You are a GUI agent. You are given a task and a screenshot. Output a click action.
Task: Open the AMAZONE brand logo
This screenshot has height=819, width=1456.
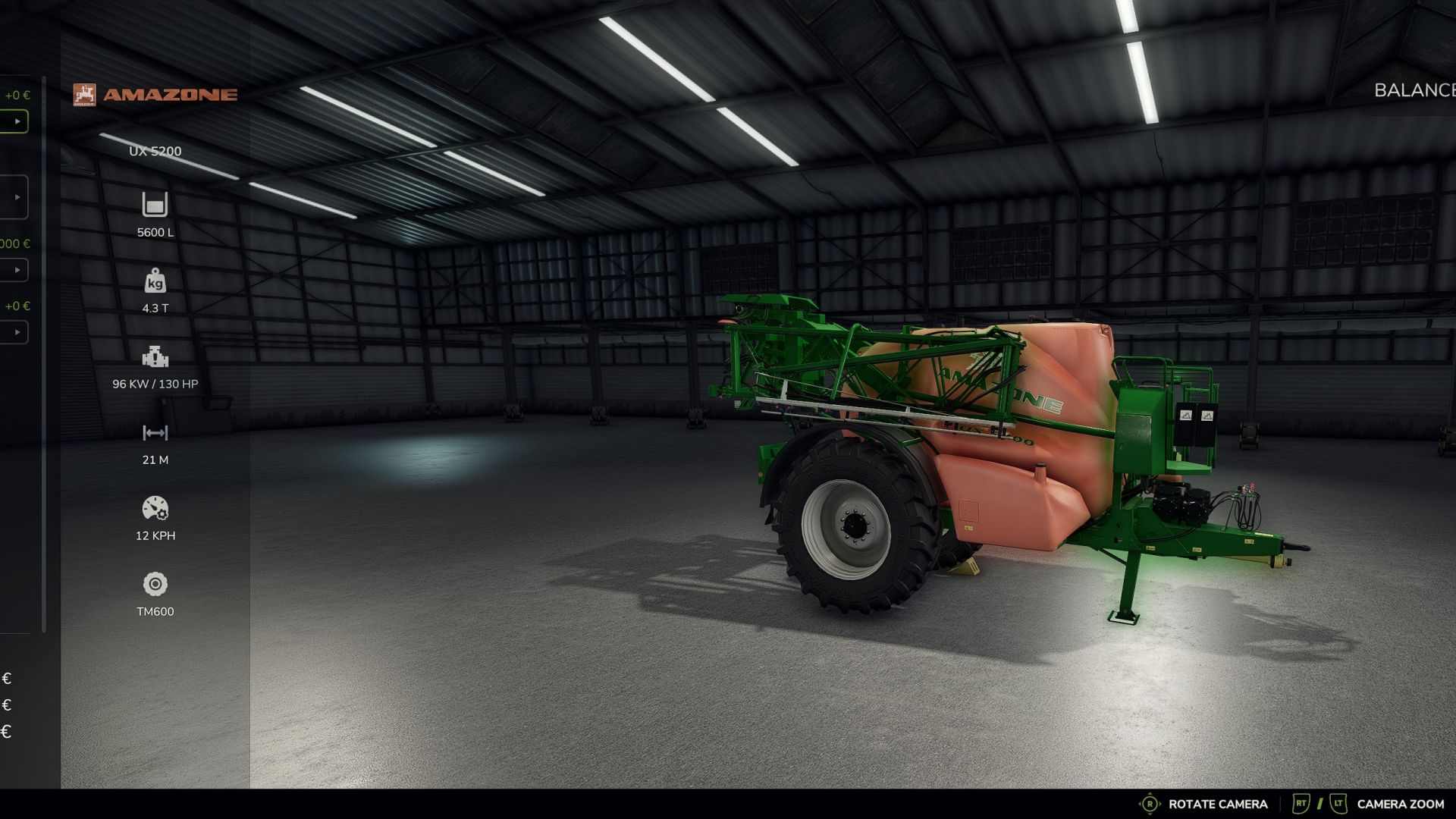click(155, 94)
